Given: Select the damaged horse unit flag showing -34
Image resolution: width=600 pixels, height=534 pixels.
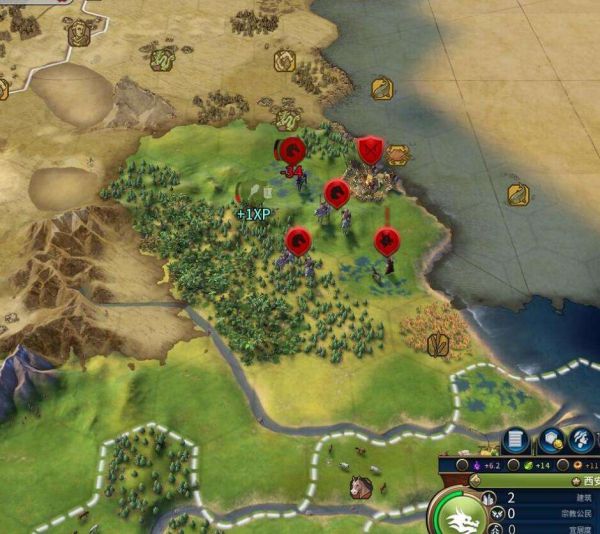Looking at the screenshot, I should click(292, 152).
